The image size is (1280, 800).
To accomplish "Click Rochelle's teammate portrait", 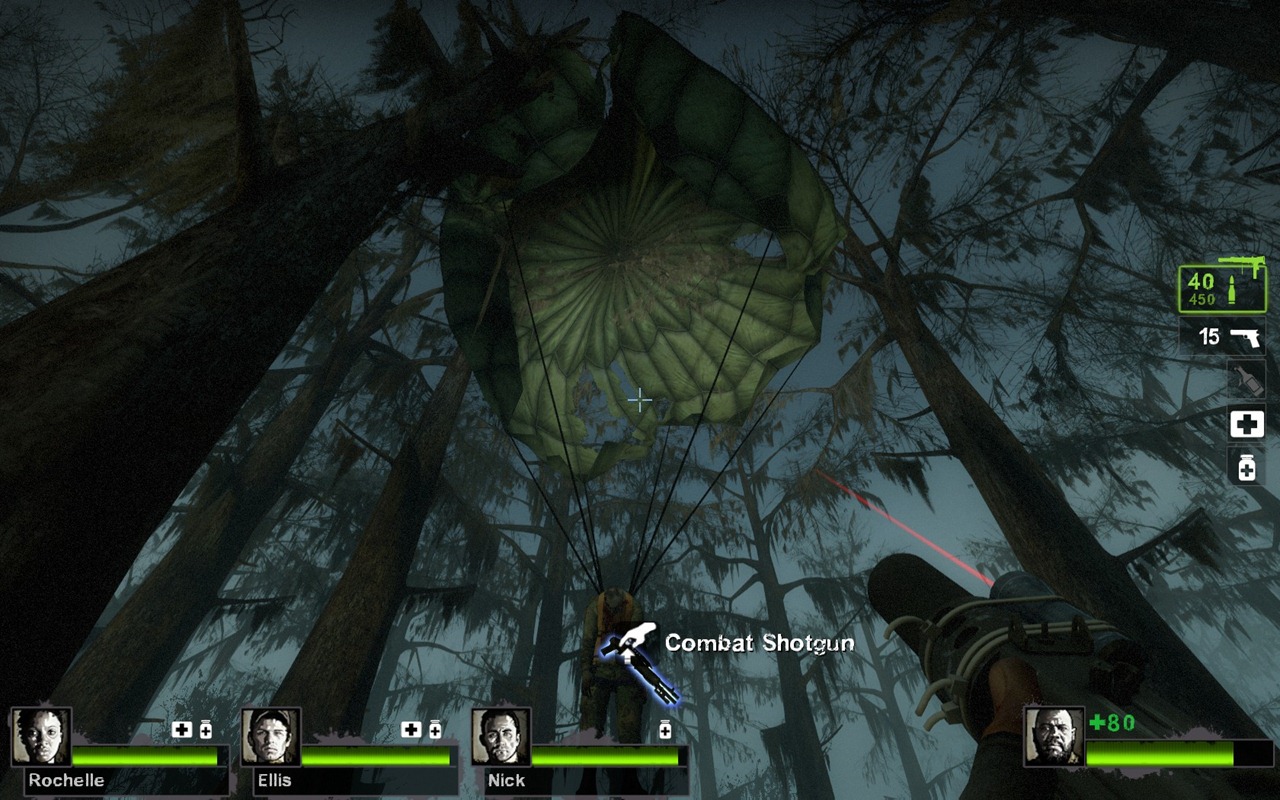I will coord(41,737).
